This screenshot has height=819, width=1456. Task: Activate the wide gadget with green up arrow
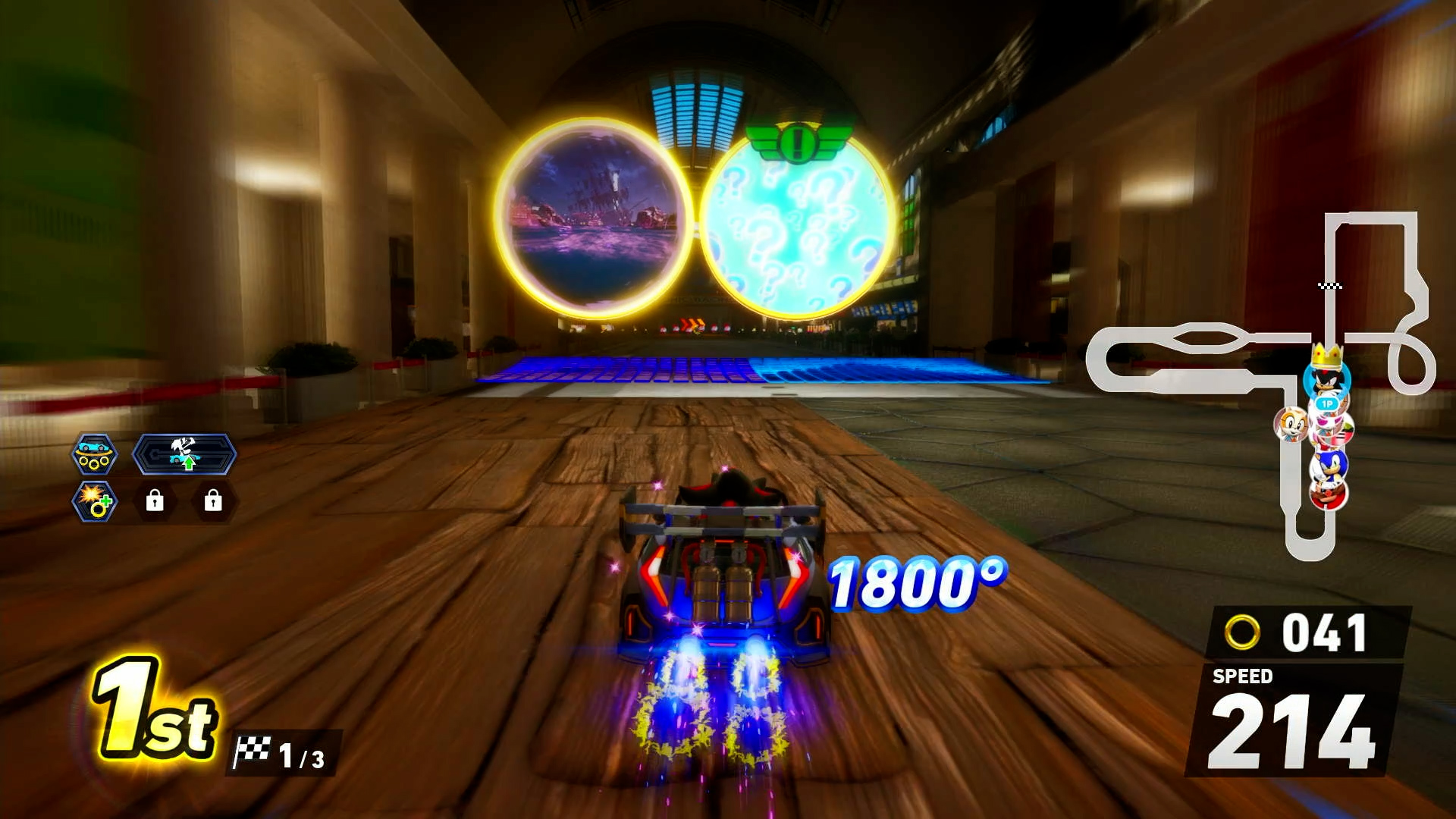[184, 454]
